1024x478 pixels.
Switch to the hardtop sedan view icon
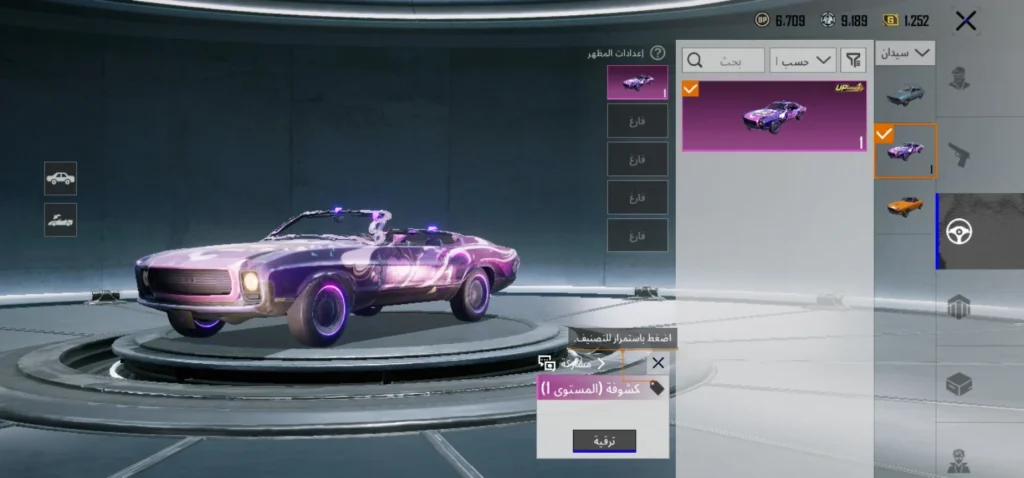coord(60,178)
